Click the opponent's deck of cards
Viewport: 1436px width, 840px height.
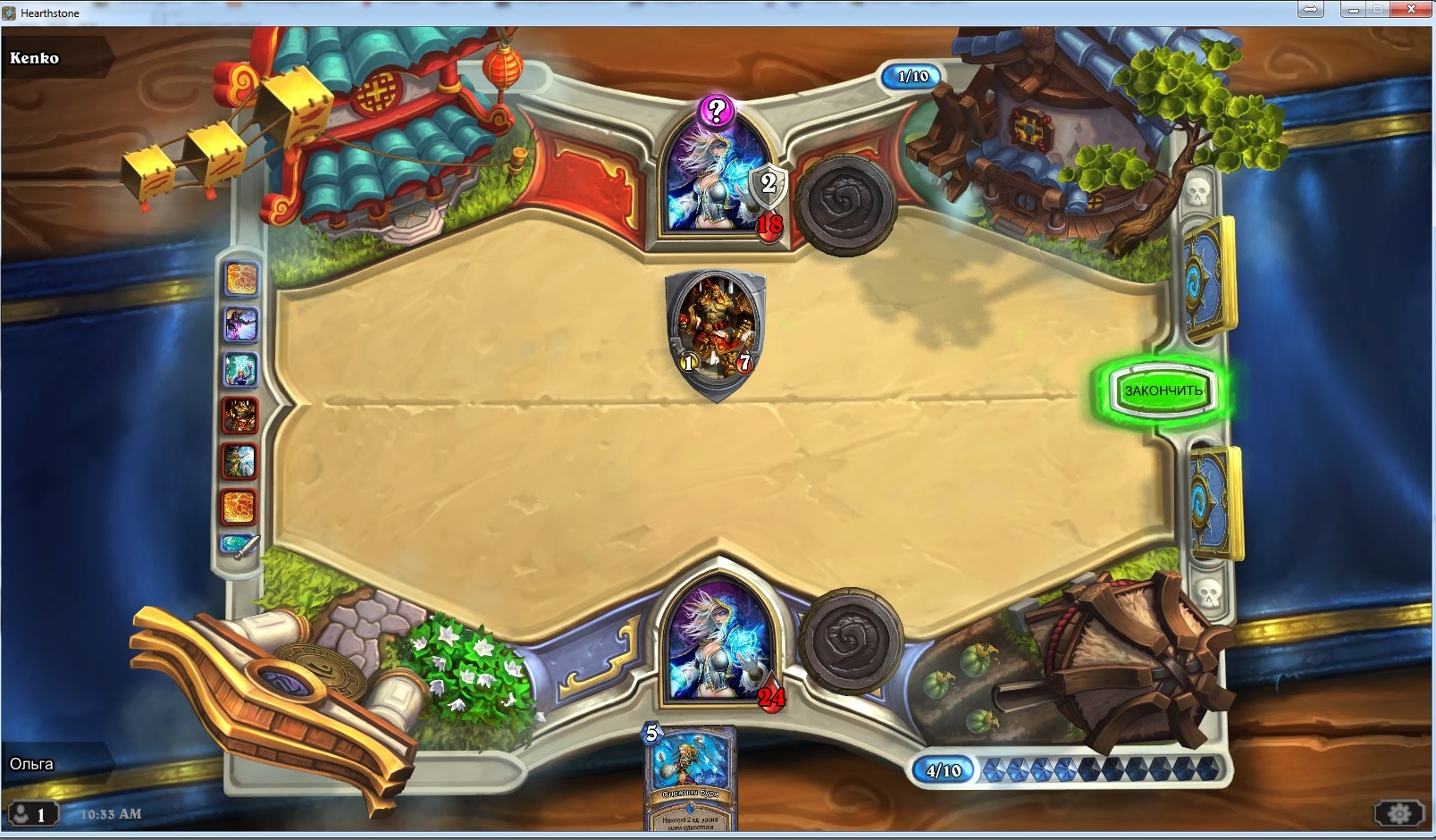1208,279
